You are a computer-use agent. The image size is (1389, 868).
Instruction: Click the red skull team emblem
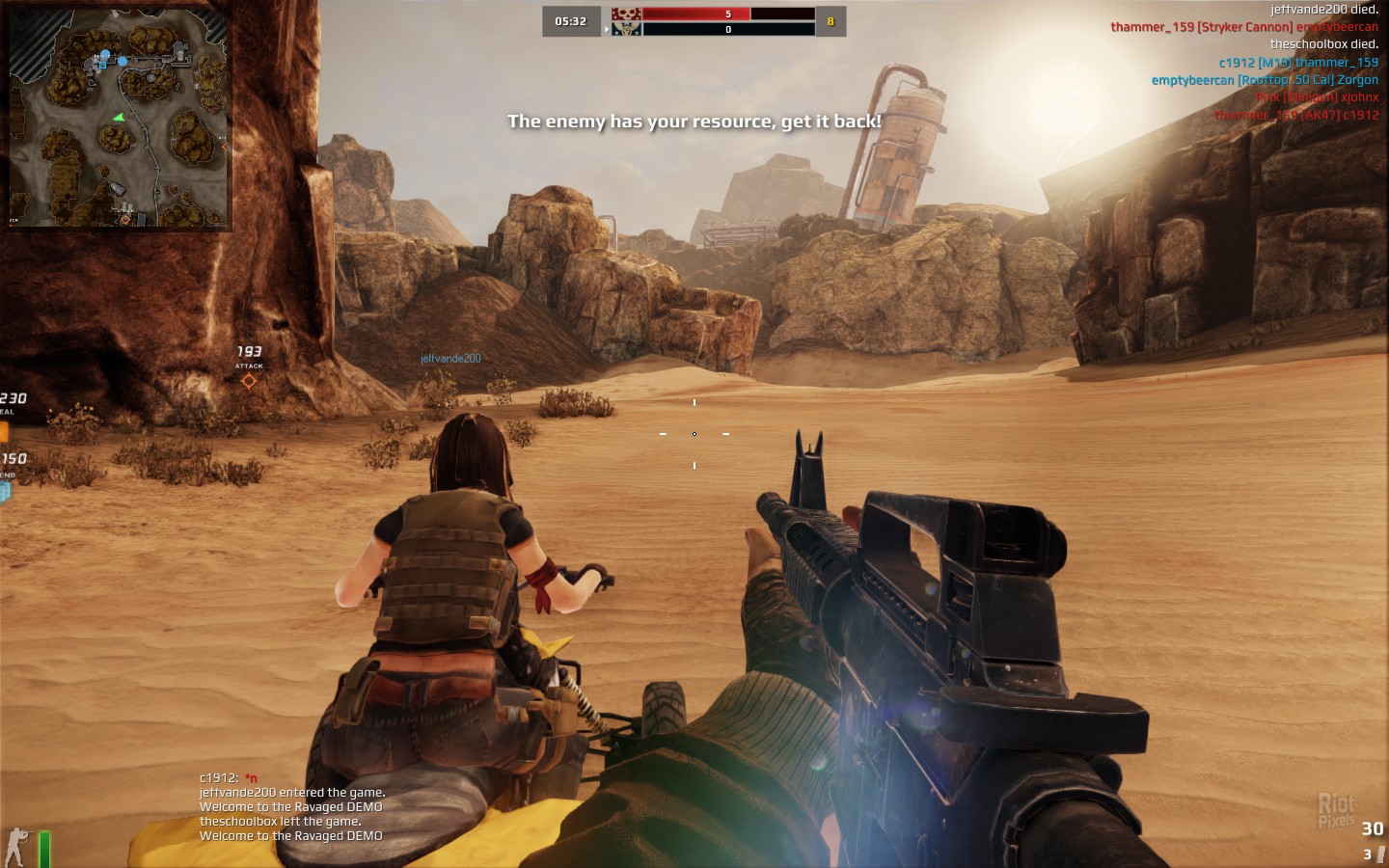click(x=626, y=14)
